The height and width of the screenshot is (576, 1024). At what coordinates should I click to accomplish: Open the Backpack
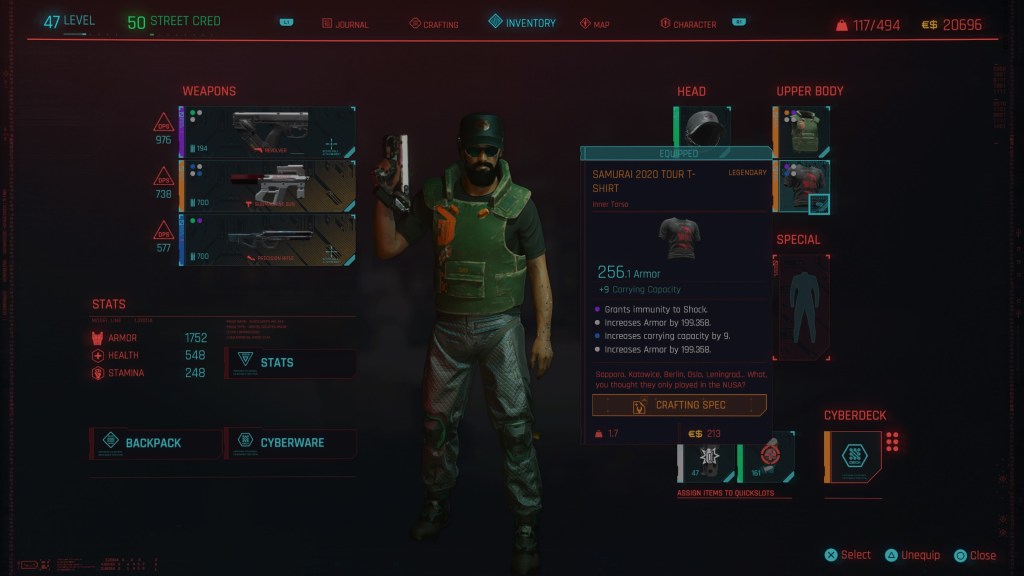tap(156, 442)
